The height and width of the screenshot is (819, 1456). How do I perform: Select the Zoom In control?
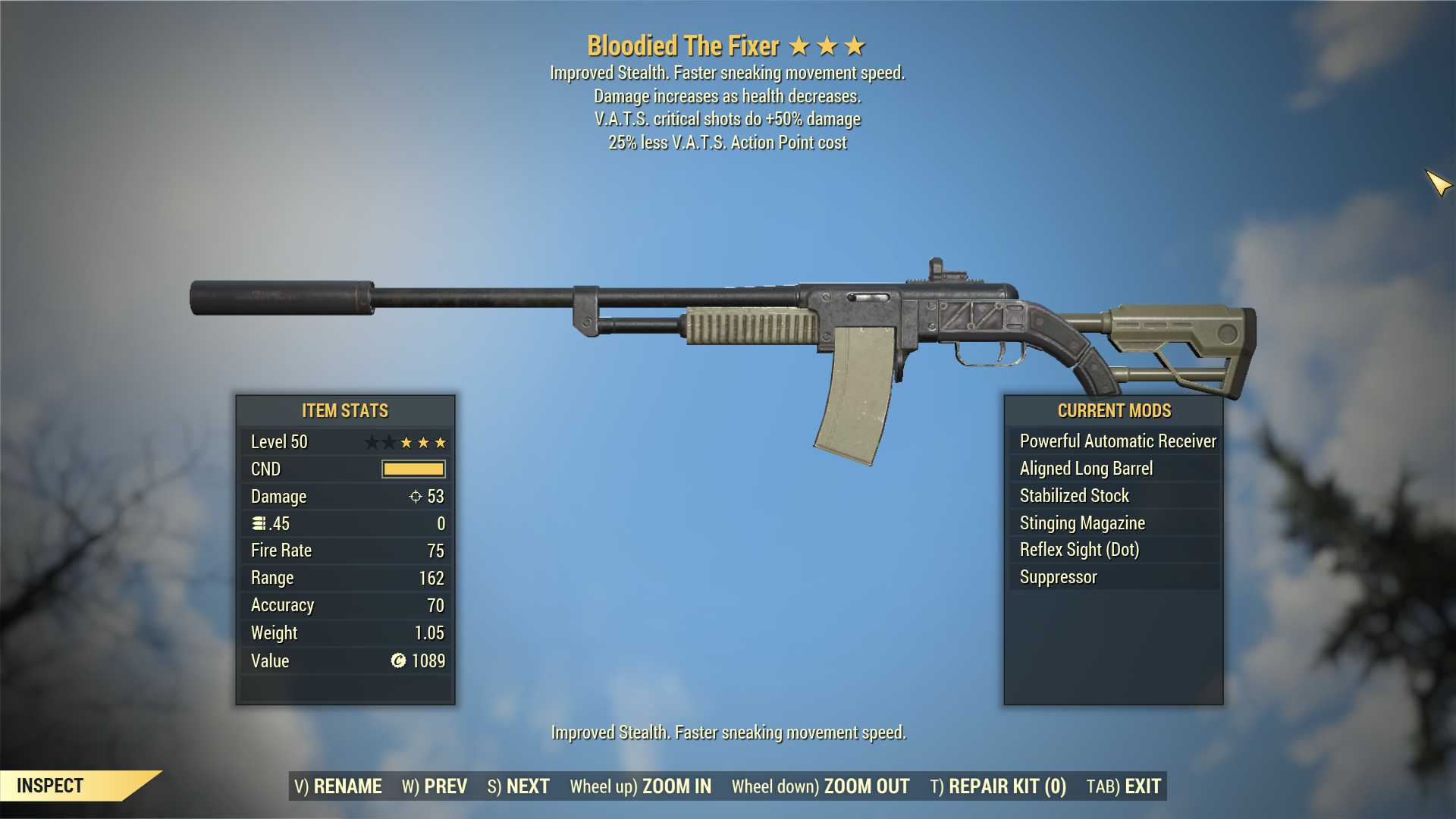(x=640, y=786)
